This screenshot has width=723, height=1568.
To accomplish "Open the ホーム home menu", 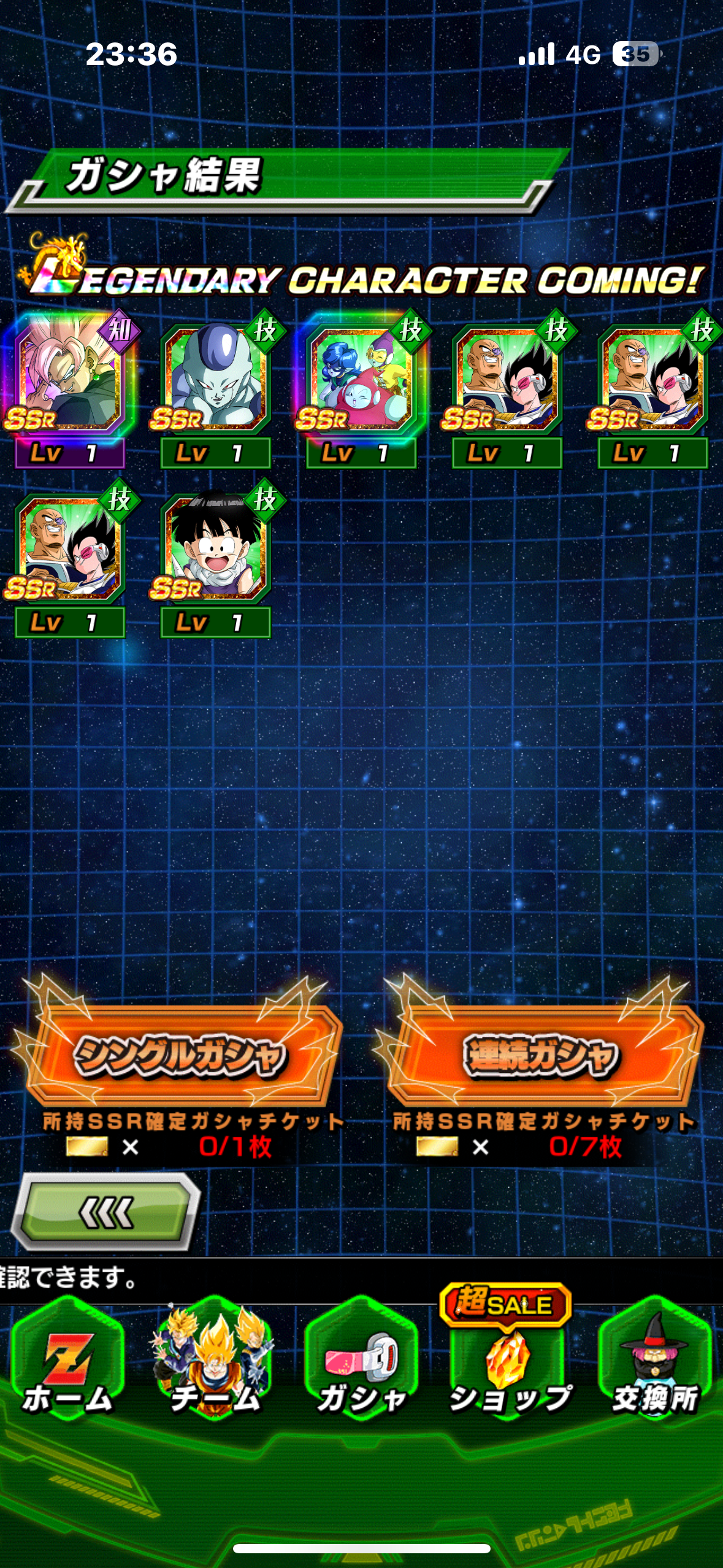I will pyautogui.click(x=67, y=1359).
